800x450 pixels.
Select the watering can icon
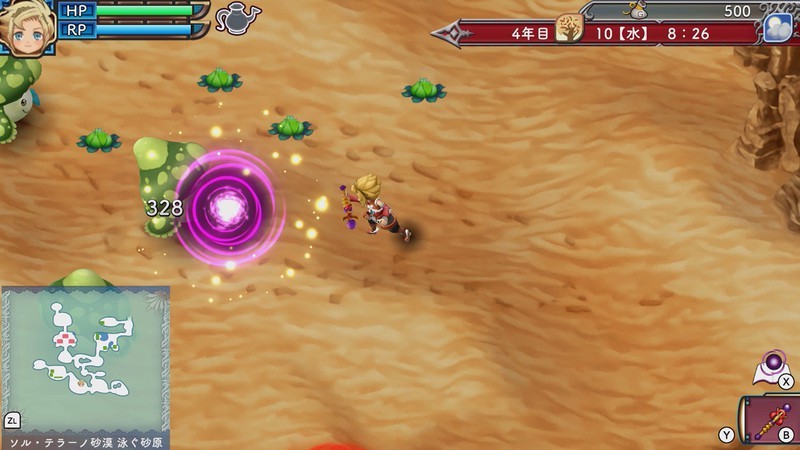[237, 18]
